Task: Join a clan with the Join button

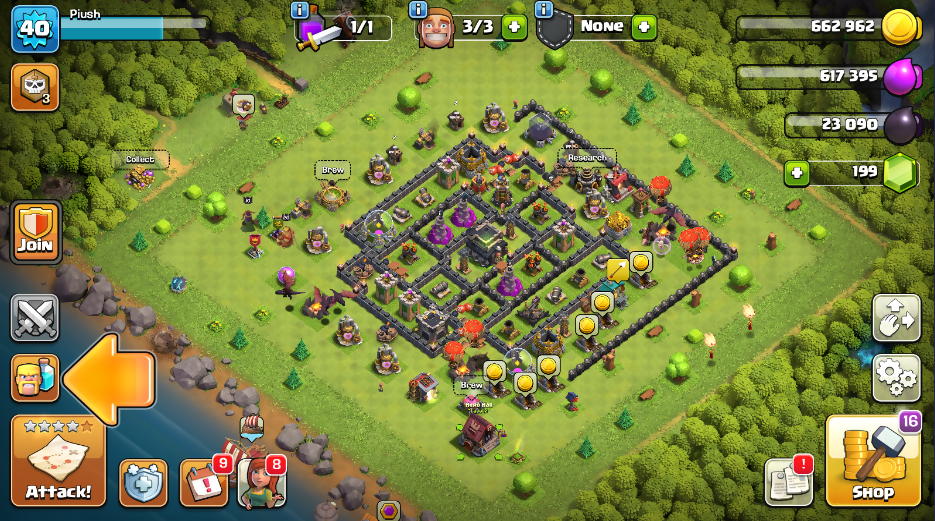Action: (x=35, y=232)
